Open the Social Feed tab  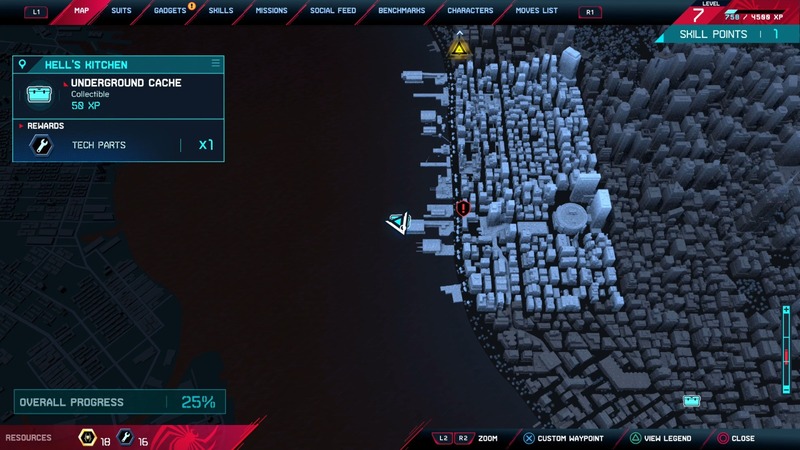click(x=333, y=11)
